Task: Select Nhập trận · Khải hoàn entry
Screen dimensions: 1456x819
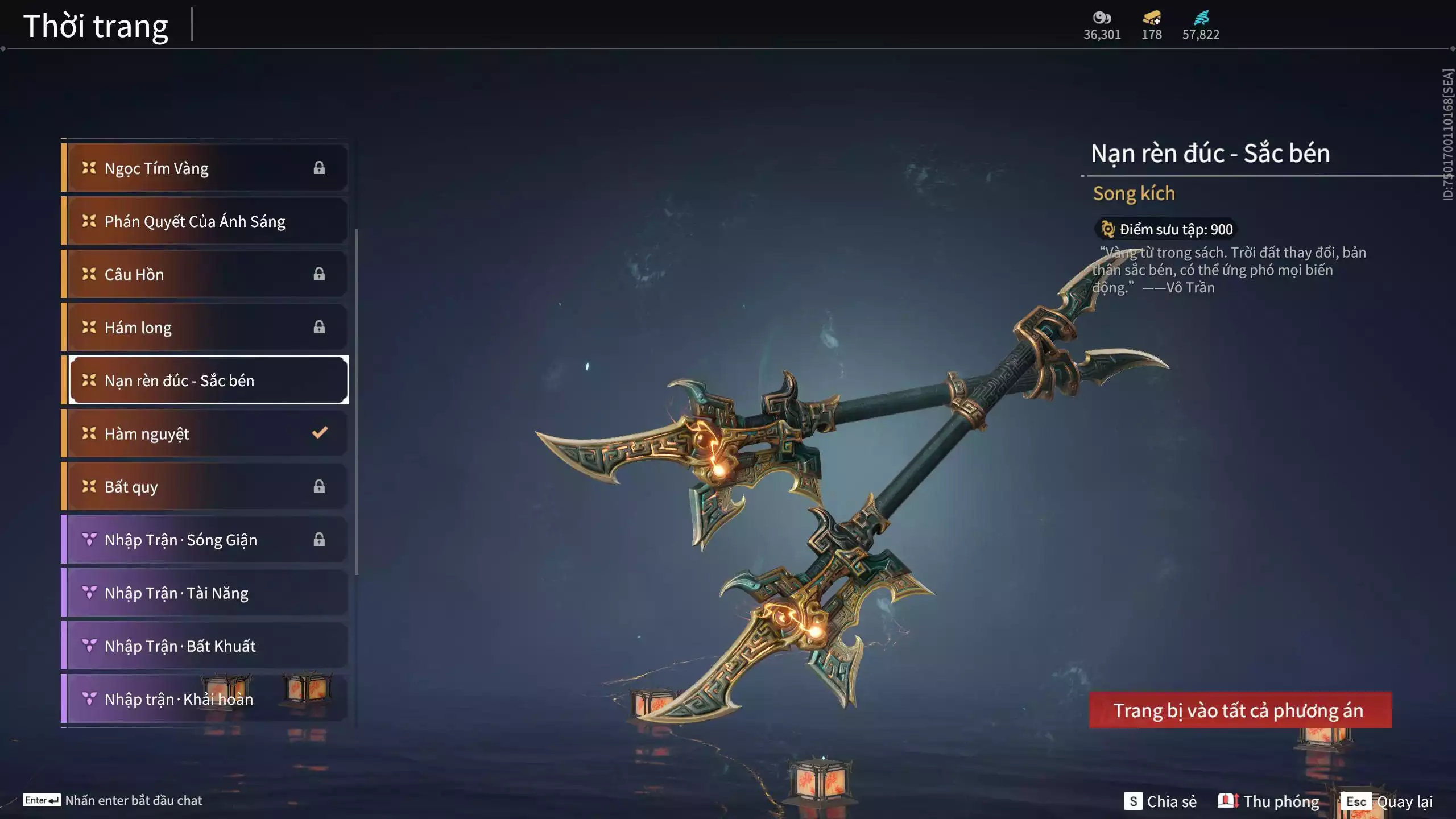Action: point(205,698)
